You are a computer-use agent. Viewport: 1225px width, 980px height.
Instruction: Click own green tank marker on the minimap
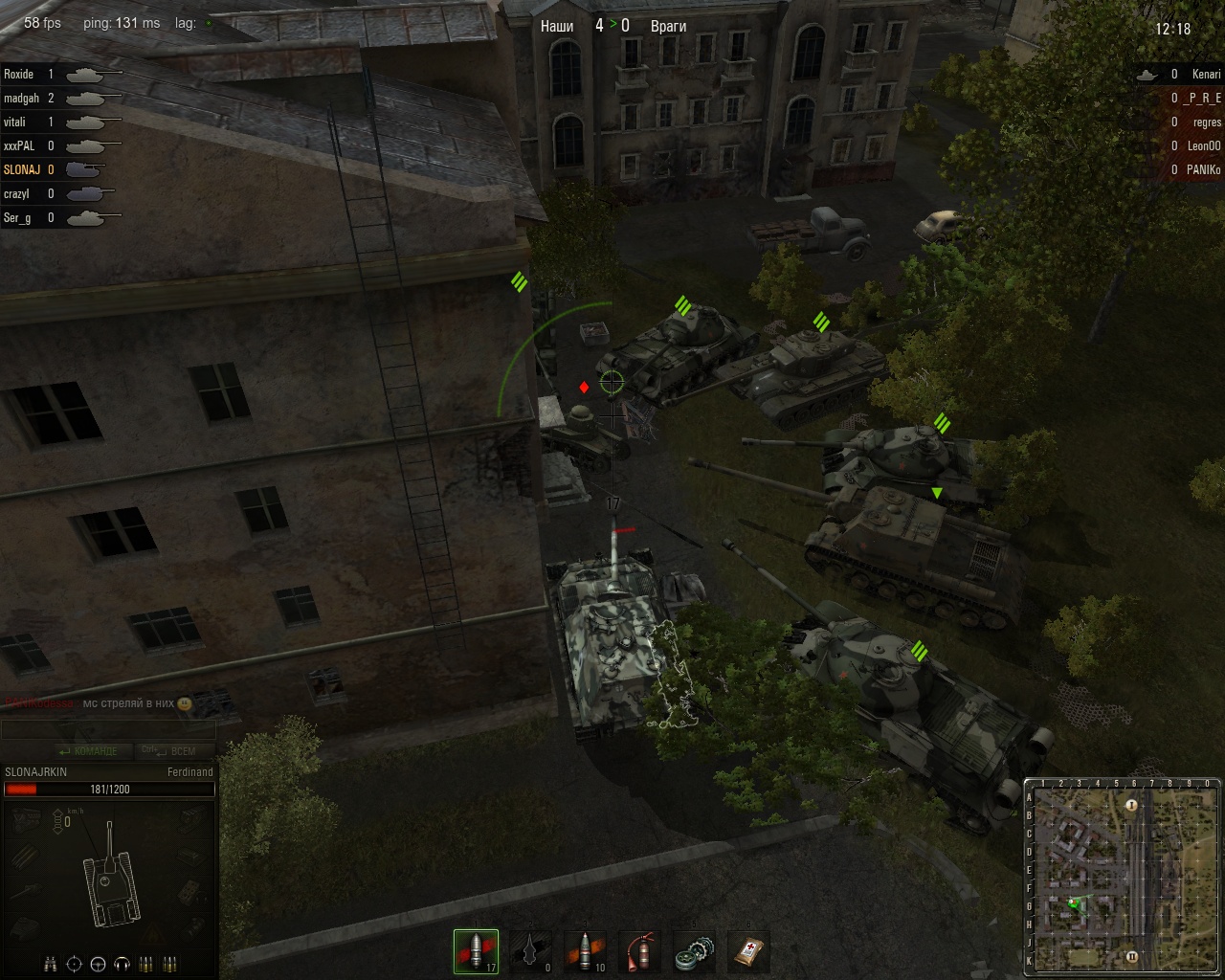pyautogui.click(x=1074, y=902)
